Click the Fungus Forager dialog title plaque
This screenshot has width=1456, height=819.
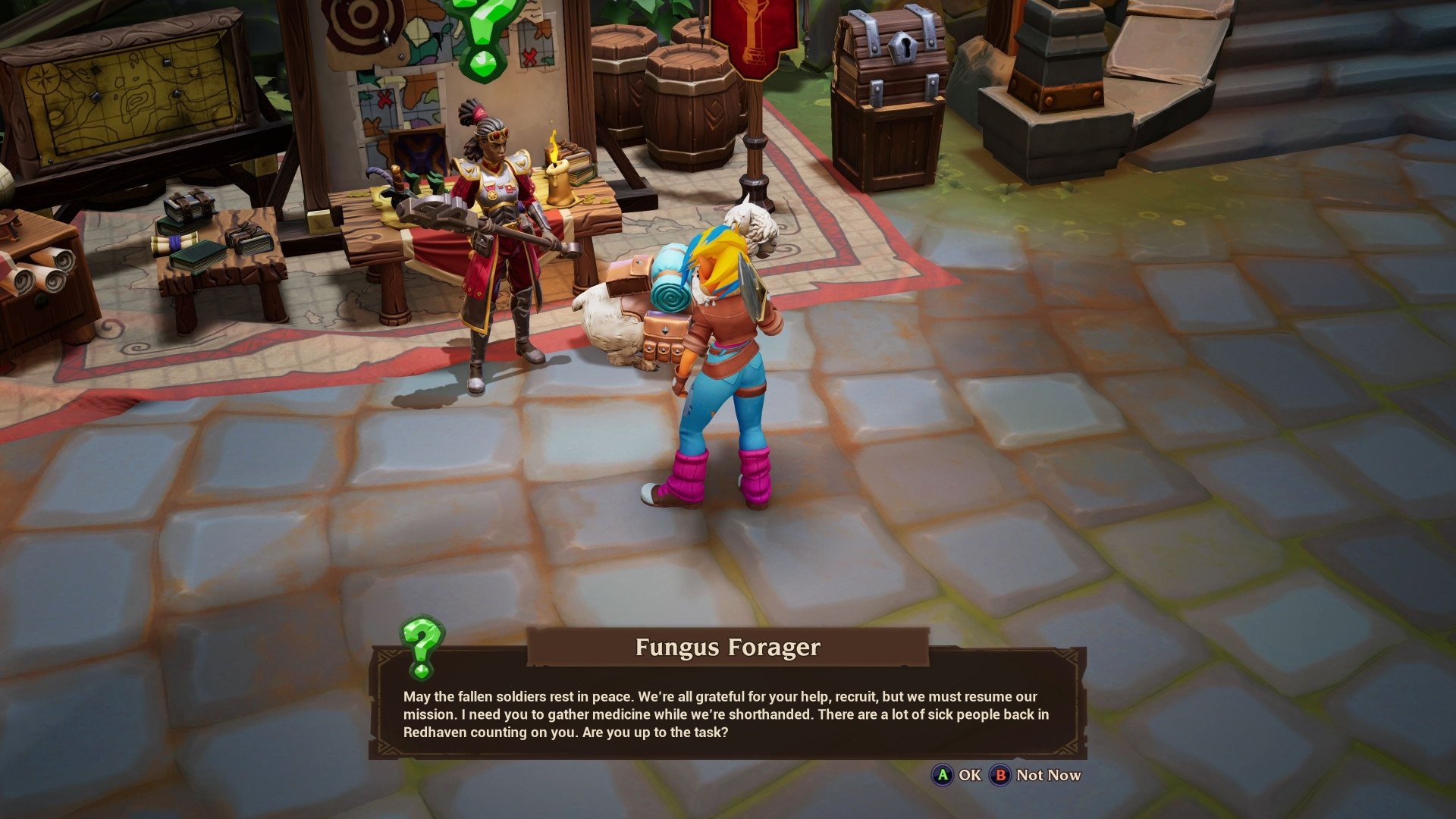(x=726, y=648)
